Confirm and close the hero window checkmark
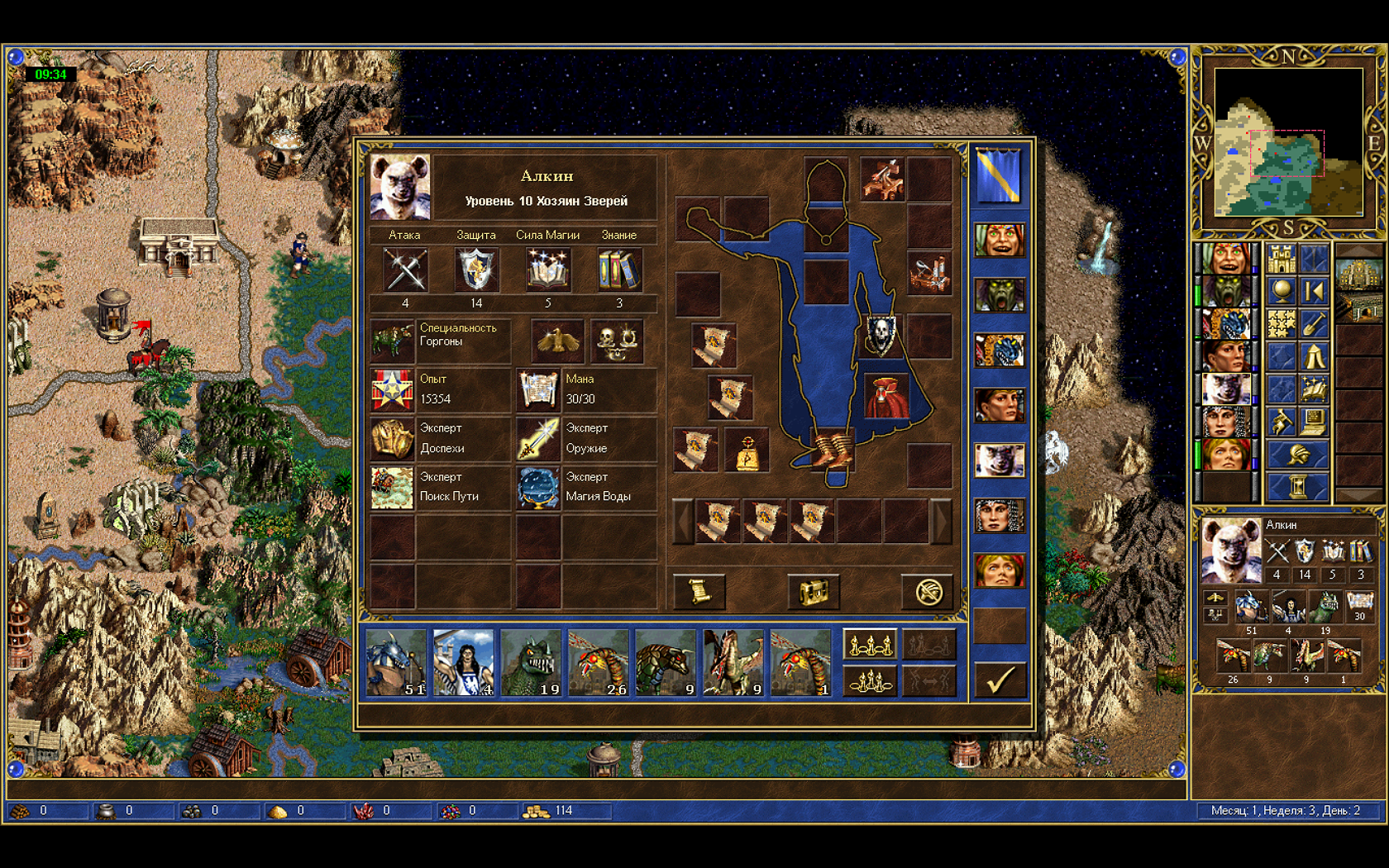1389x868 pixels. (999, 680)
